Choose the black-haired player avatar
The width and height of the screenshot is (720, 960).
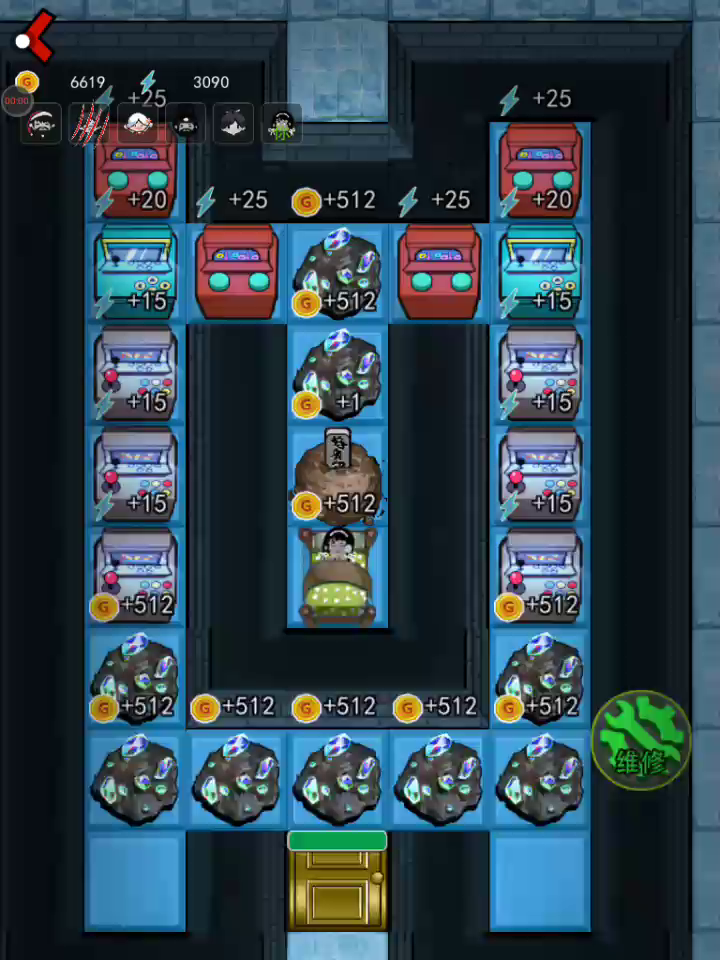[x=234, y=124]
